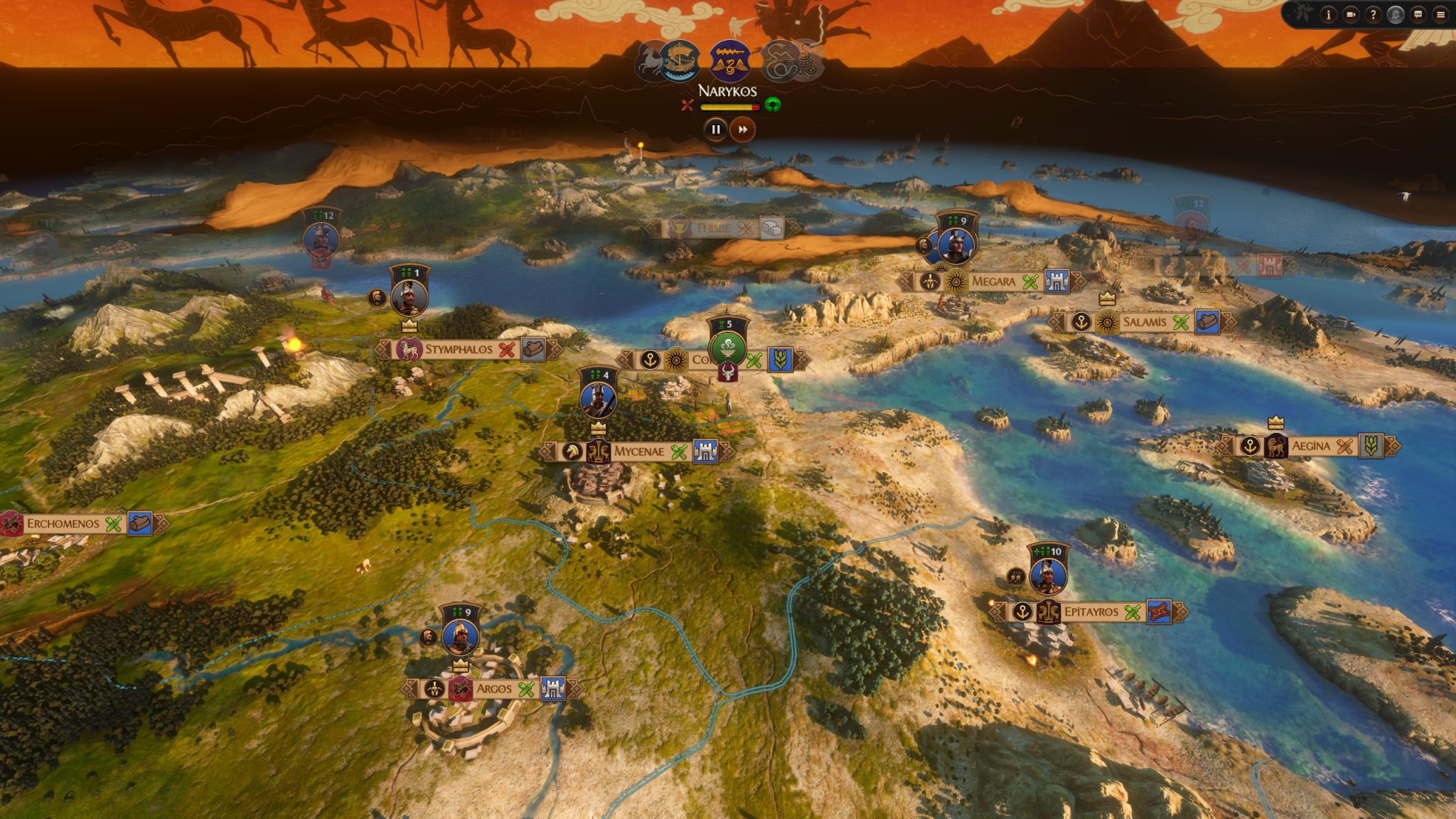
Task: Open the chat bubble icon in the top-right bar
Action: [1418, 14]
